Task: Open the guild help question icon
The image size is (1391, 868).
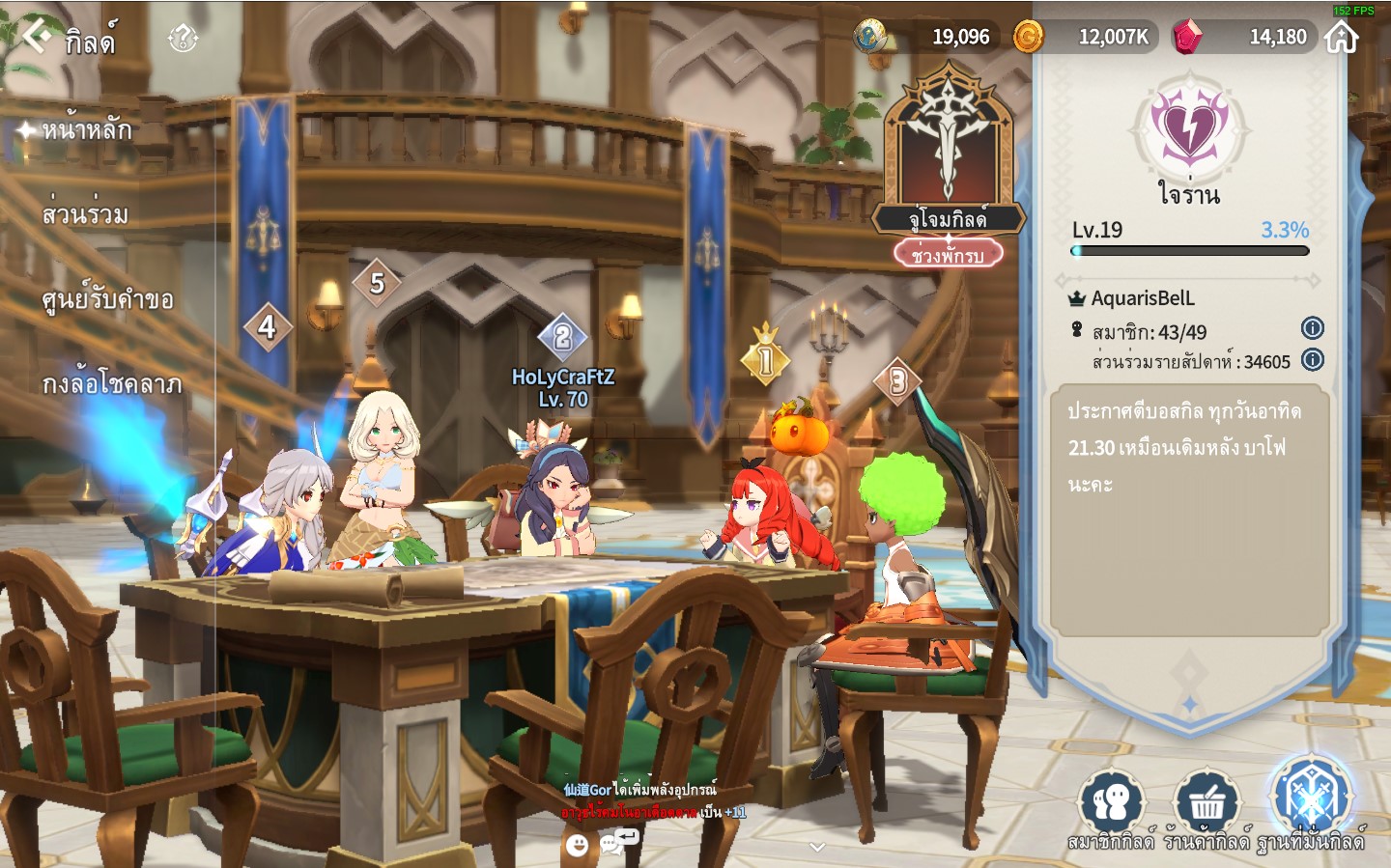Action: point(183,39)
